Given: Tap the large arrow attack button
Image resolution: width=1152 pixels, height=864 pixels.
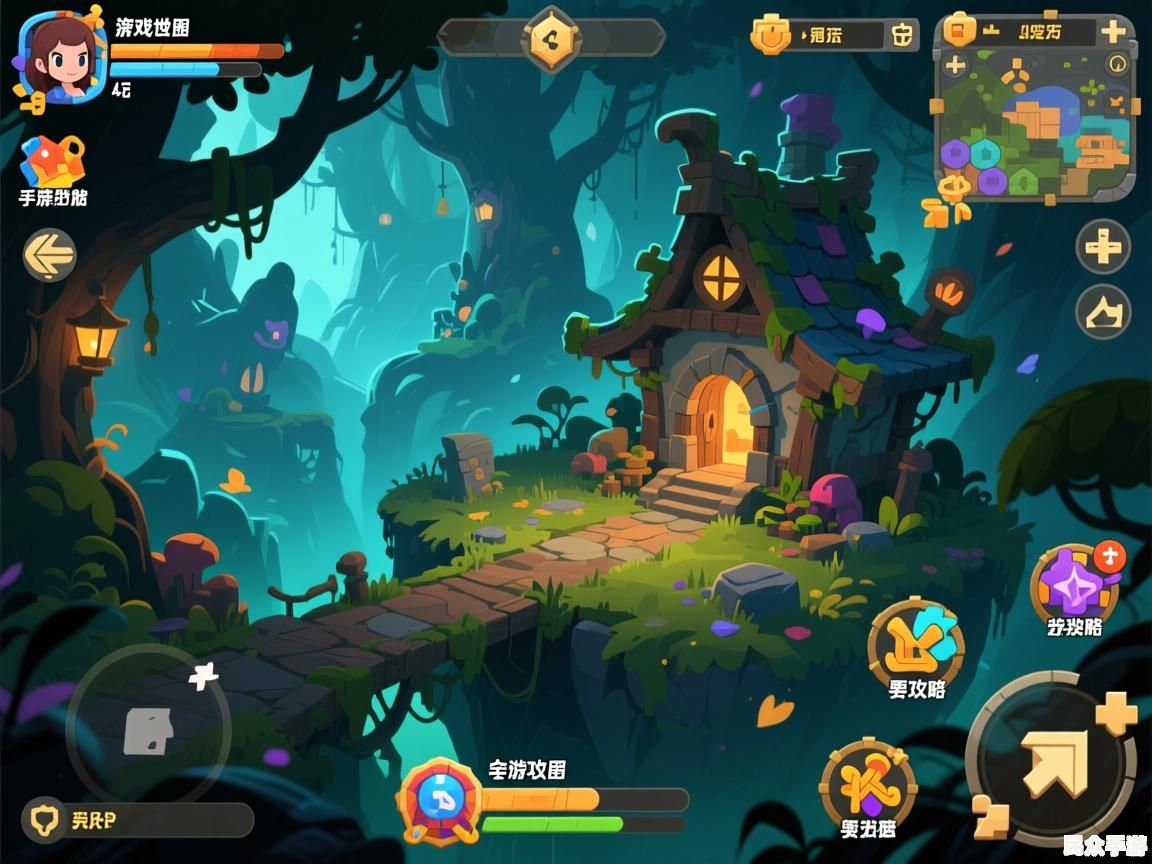Looking at the screenshot, I should (x=1052, y=762).
